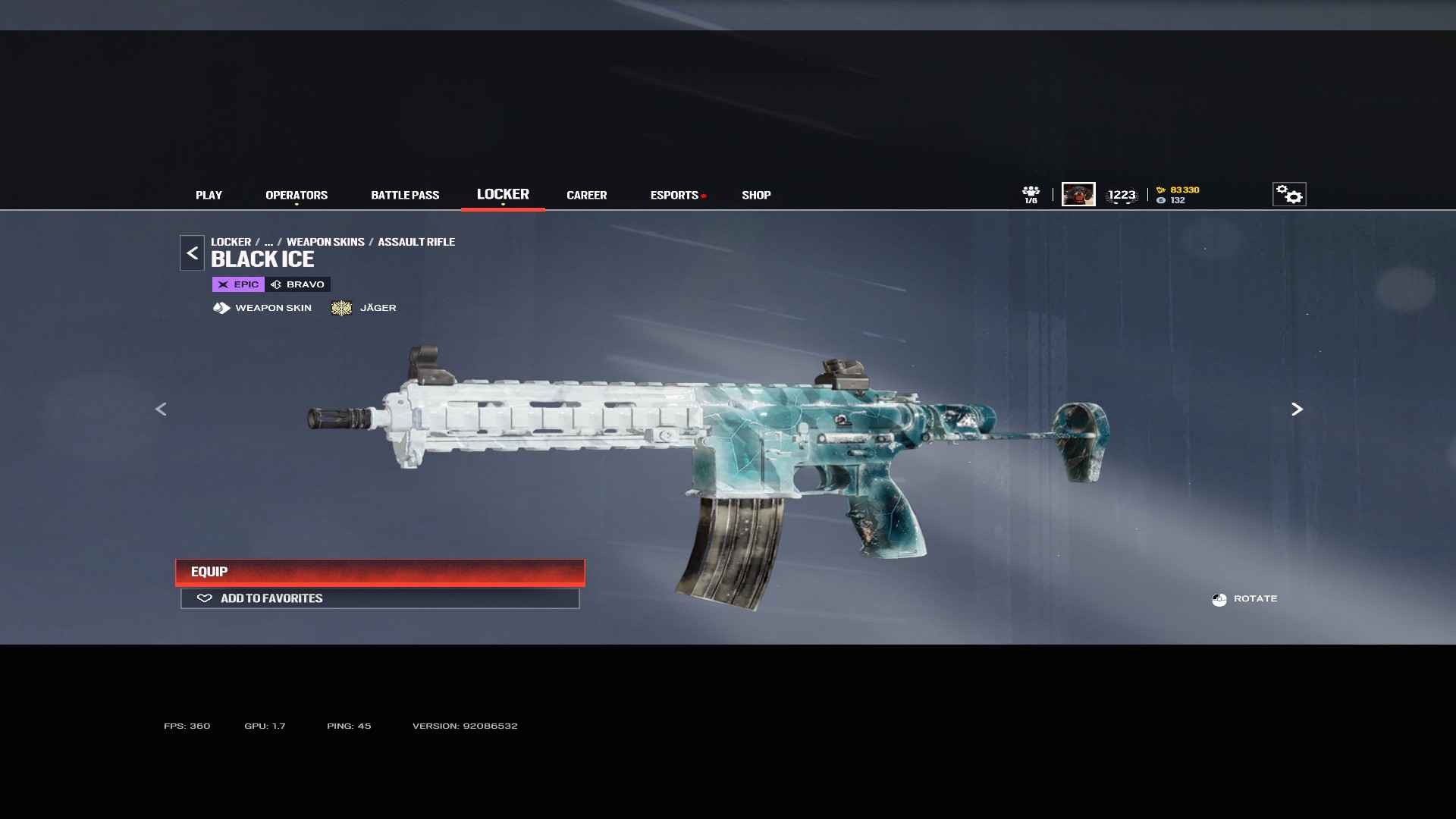Viewport: 1456px width, 819px height.
Task: View the next weapon skin
Action: (1297, 409)
